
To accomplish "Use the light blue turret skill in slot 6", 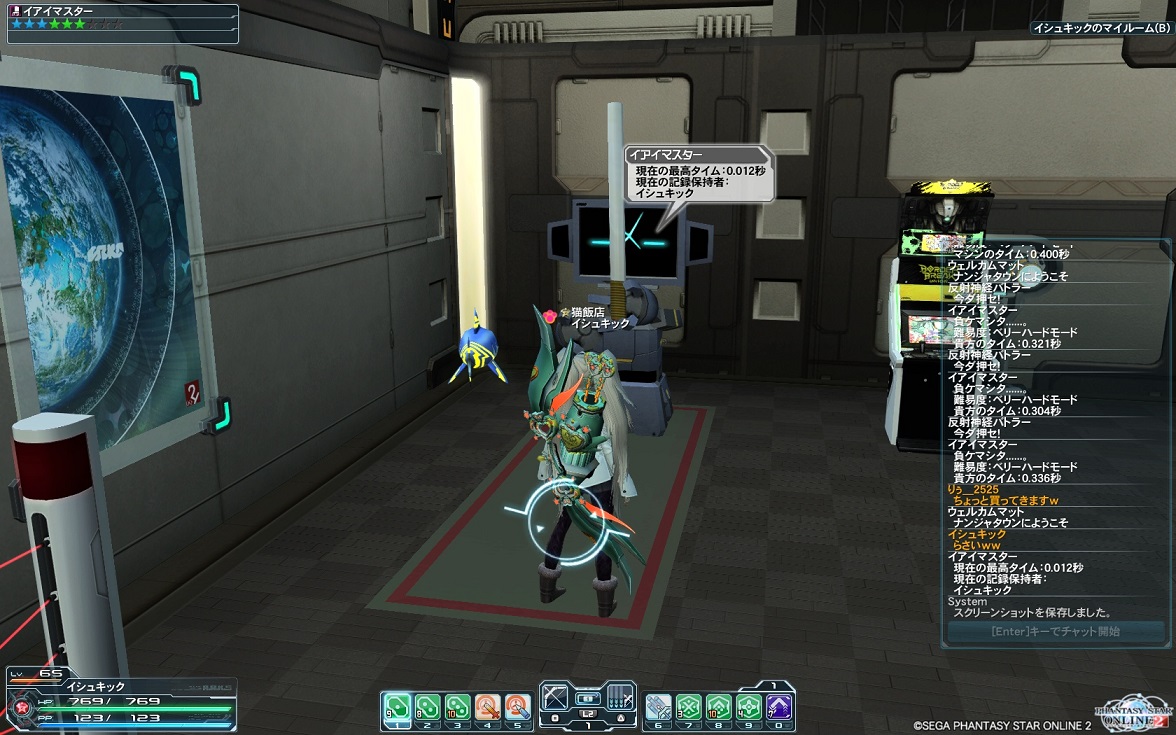I will [658, 707].
